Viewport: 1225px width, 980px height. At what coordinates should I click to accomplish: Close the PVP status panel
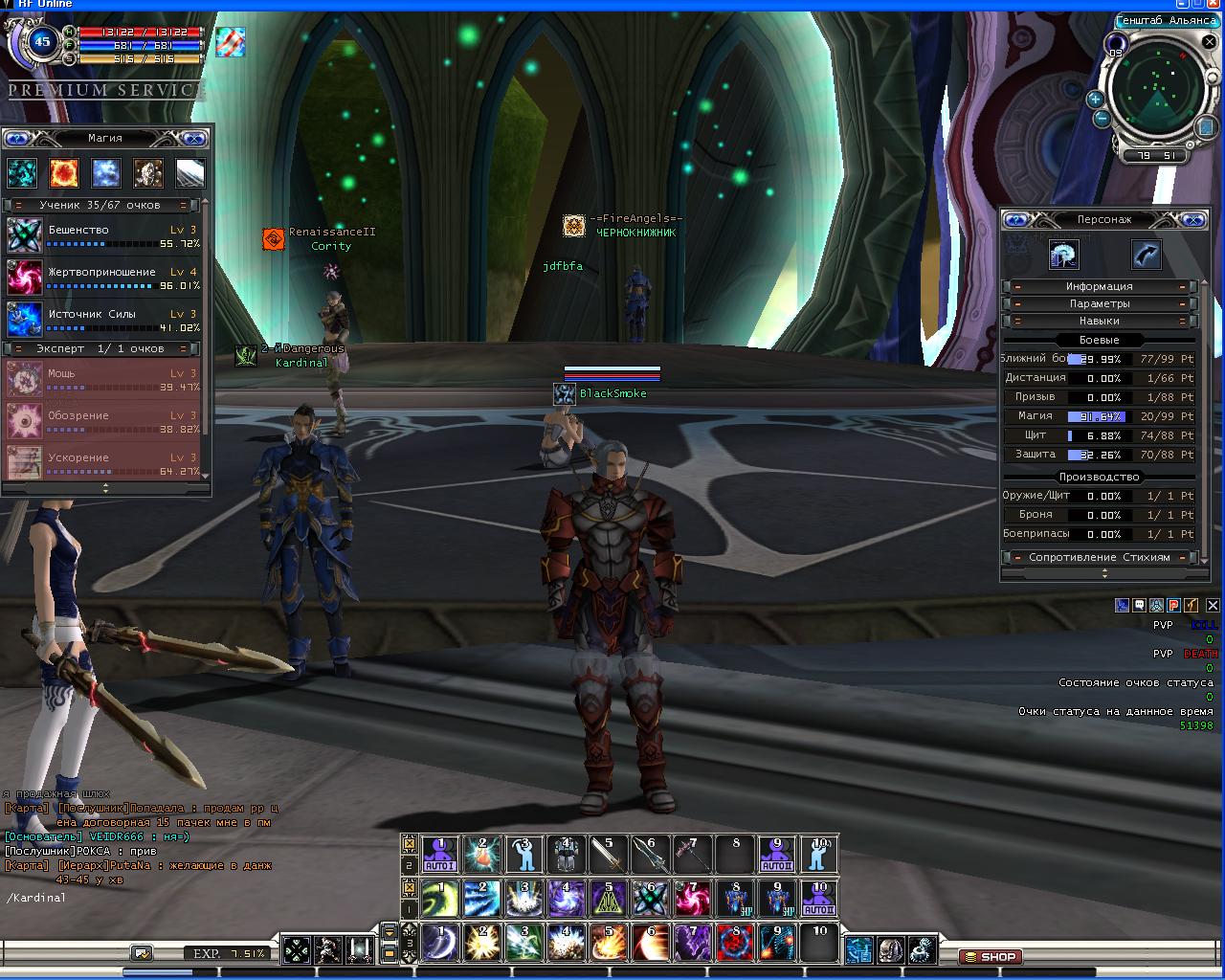[1213, 605]
